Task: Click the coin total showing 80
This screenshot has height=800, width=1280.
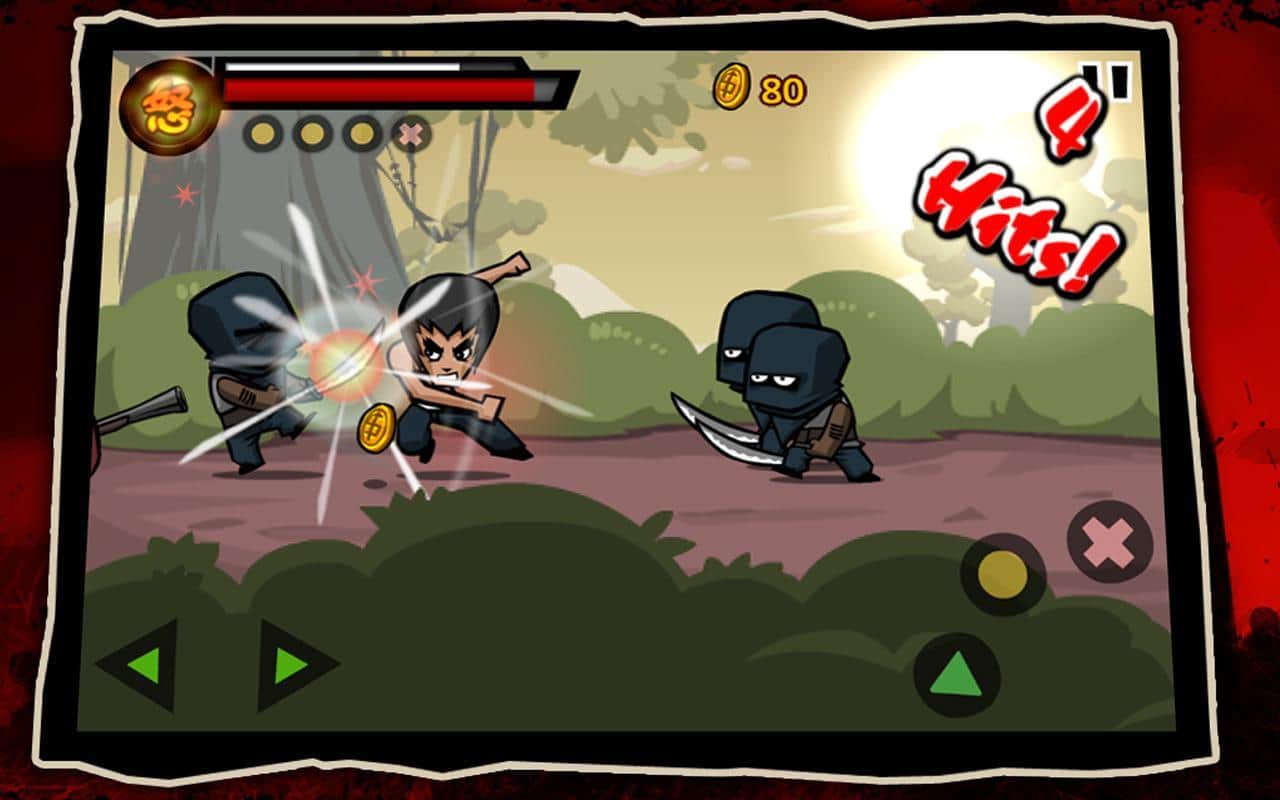Action: (x=782, y=88)
